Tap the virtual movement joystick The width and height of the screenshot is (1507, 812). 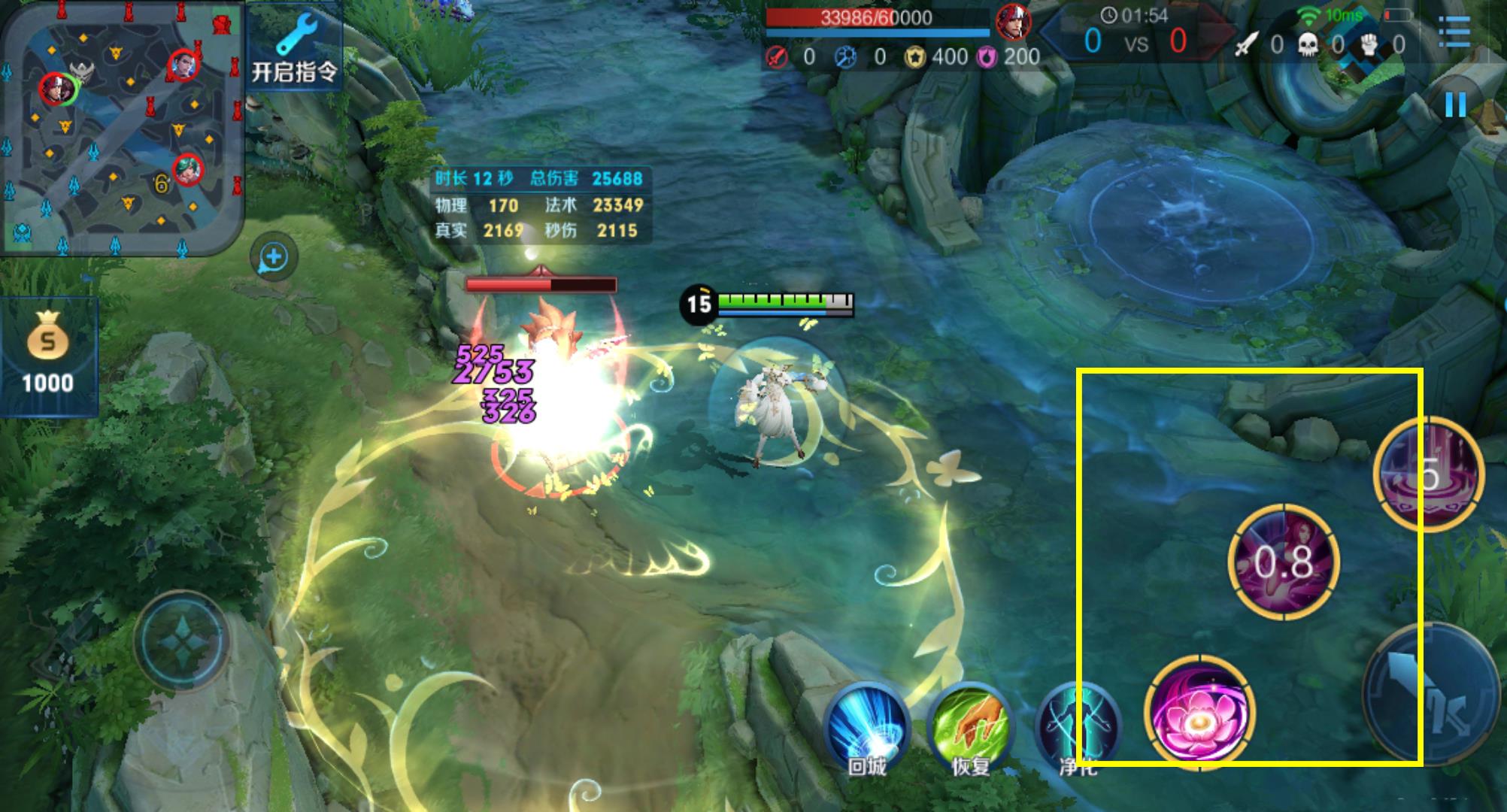pyautogui.click(x=181, y=641)
